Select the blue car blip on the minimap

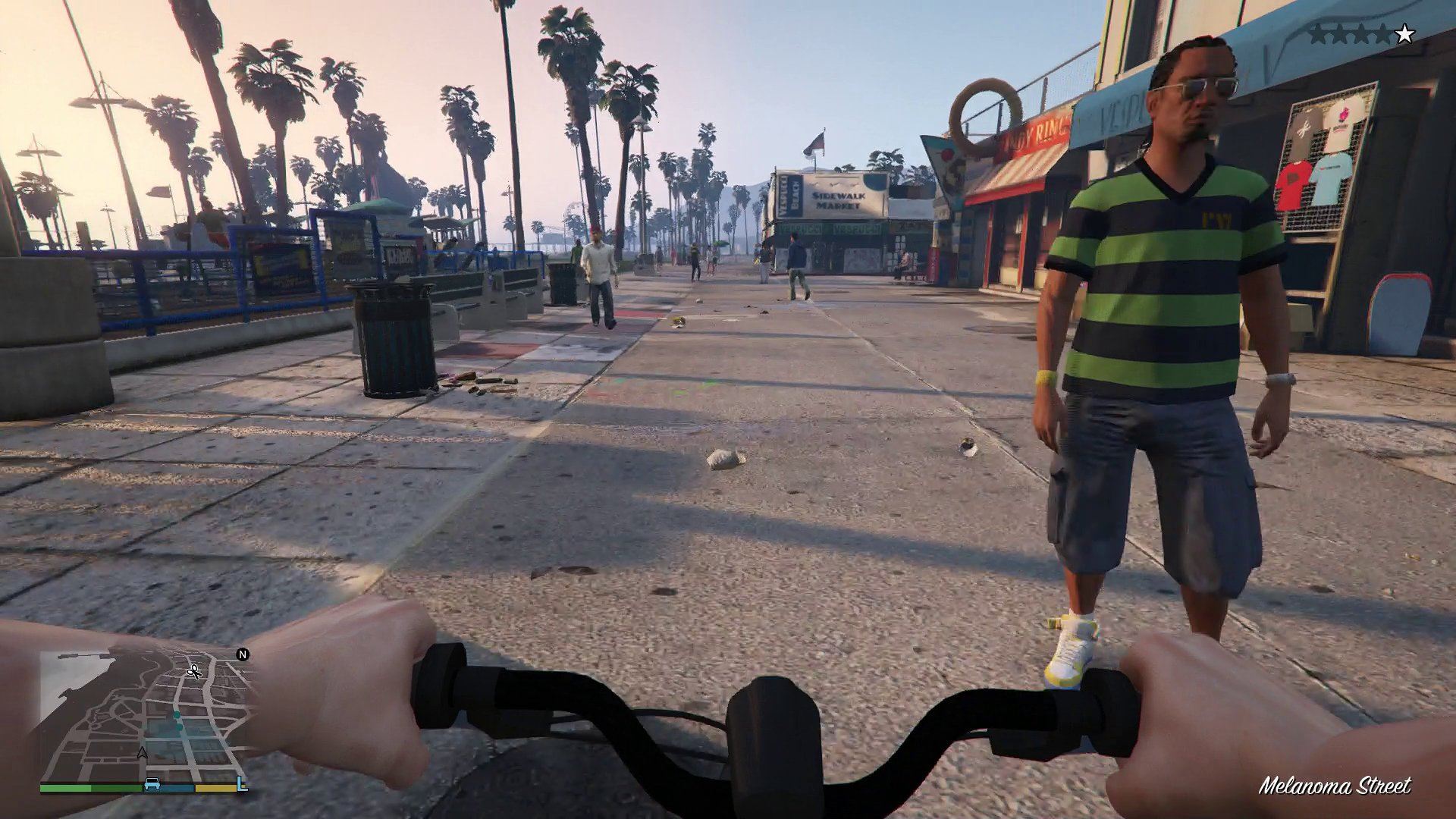(x=152, y=785)
